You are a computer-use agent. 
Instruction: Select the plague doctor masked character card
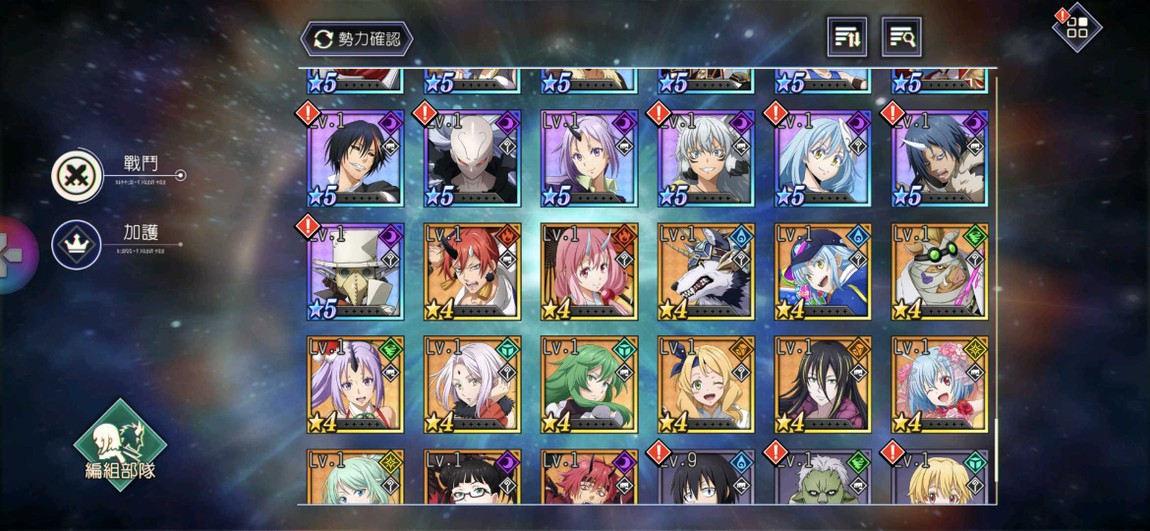[x=355, y=272]
